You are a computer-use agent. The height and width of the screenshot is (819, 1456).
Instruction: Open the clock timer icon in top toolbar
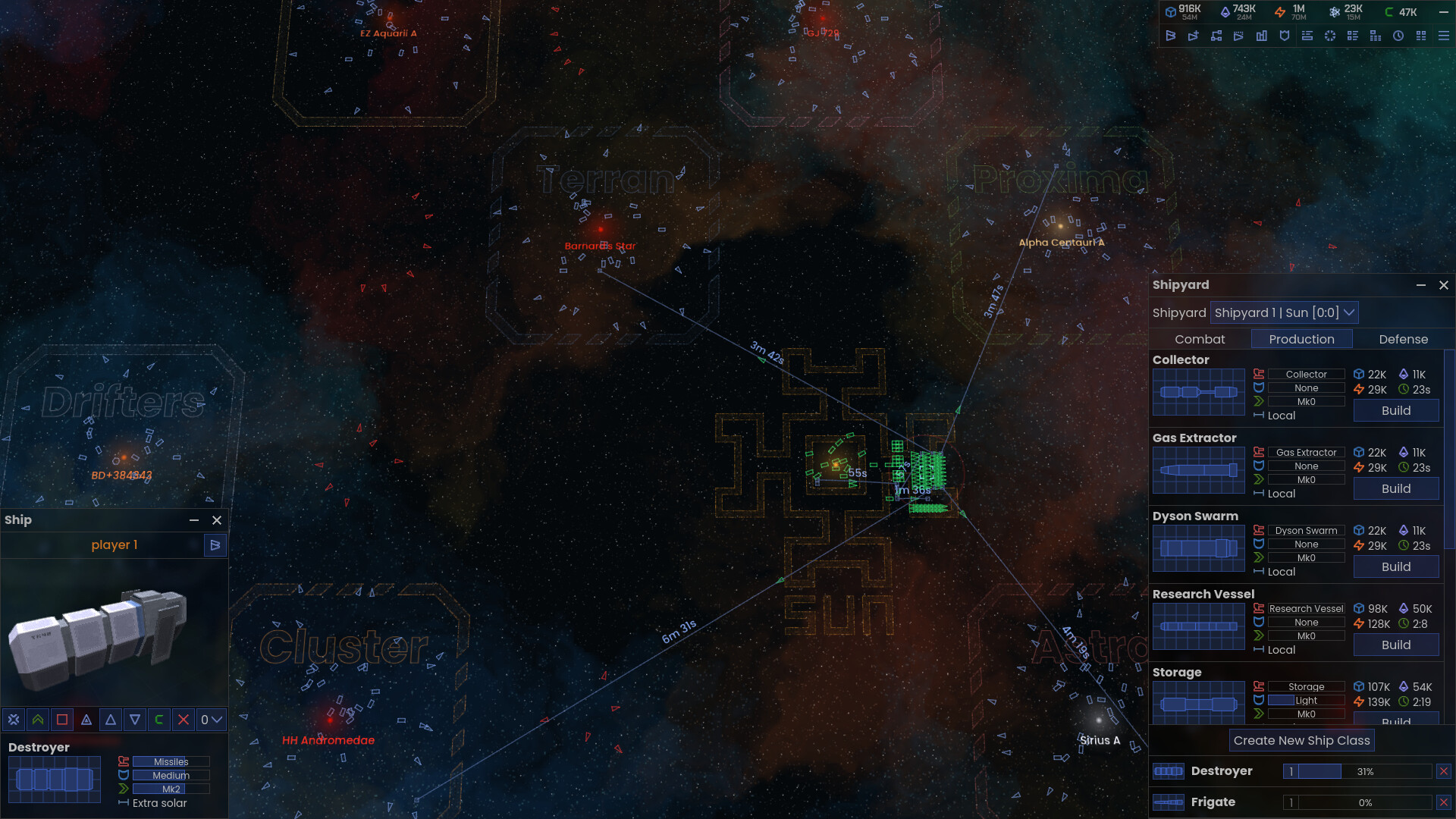click(1398, 36)
